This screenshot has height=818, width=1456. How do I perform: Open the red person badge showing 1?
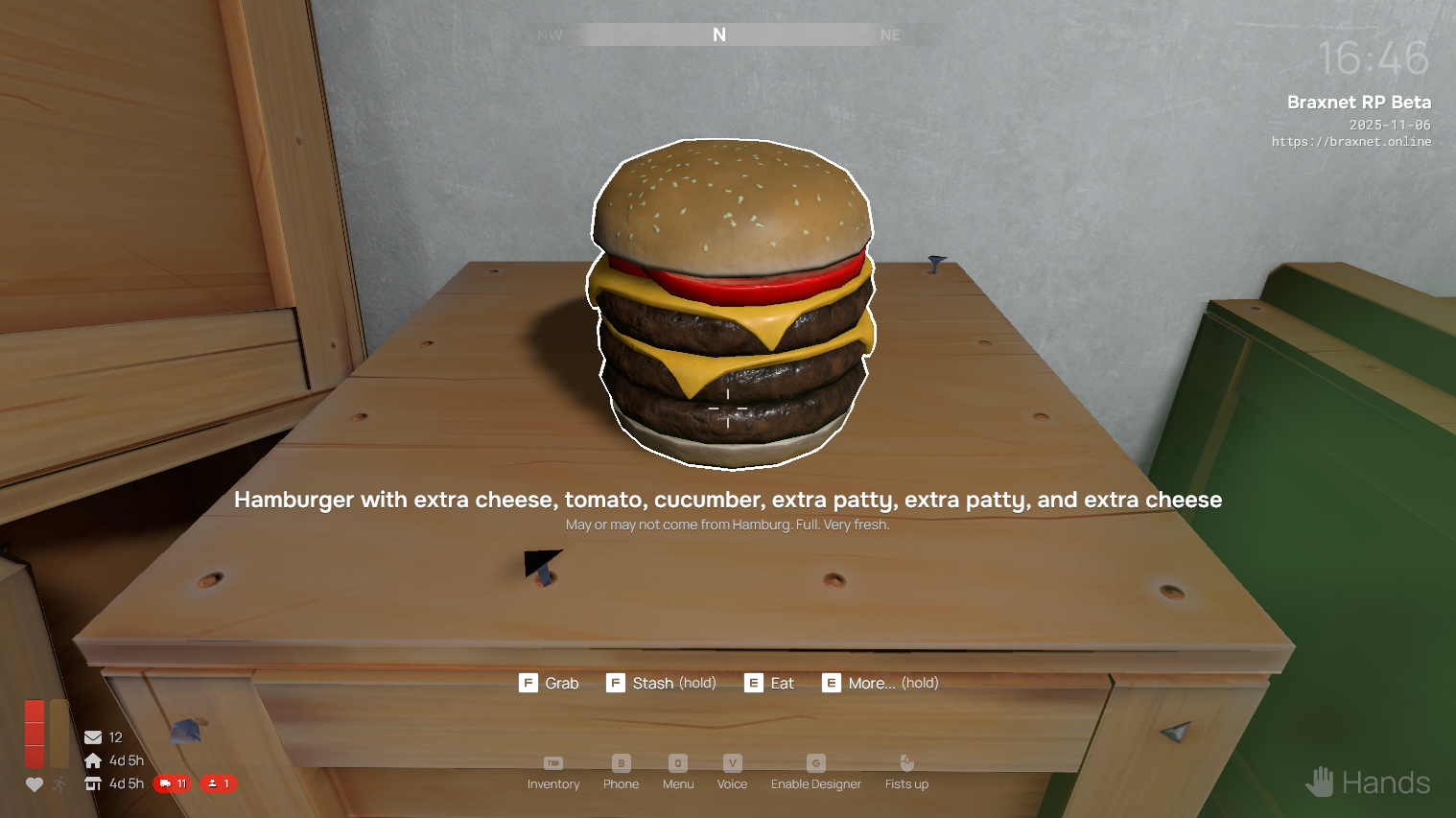219,783
